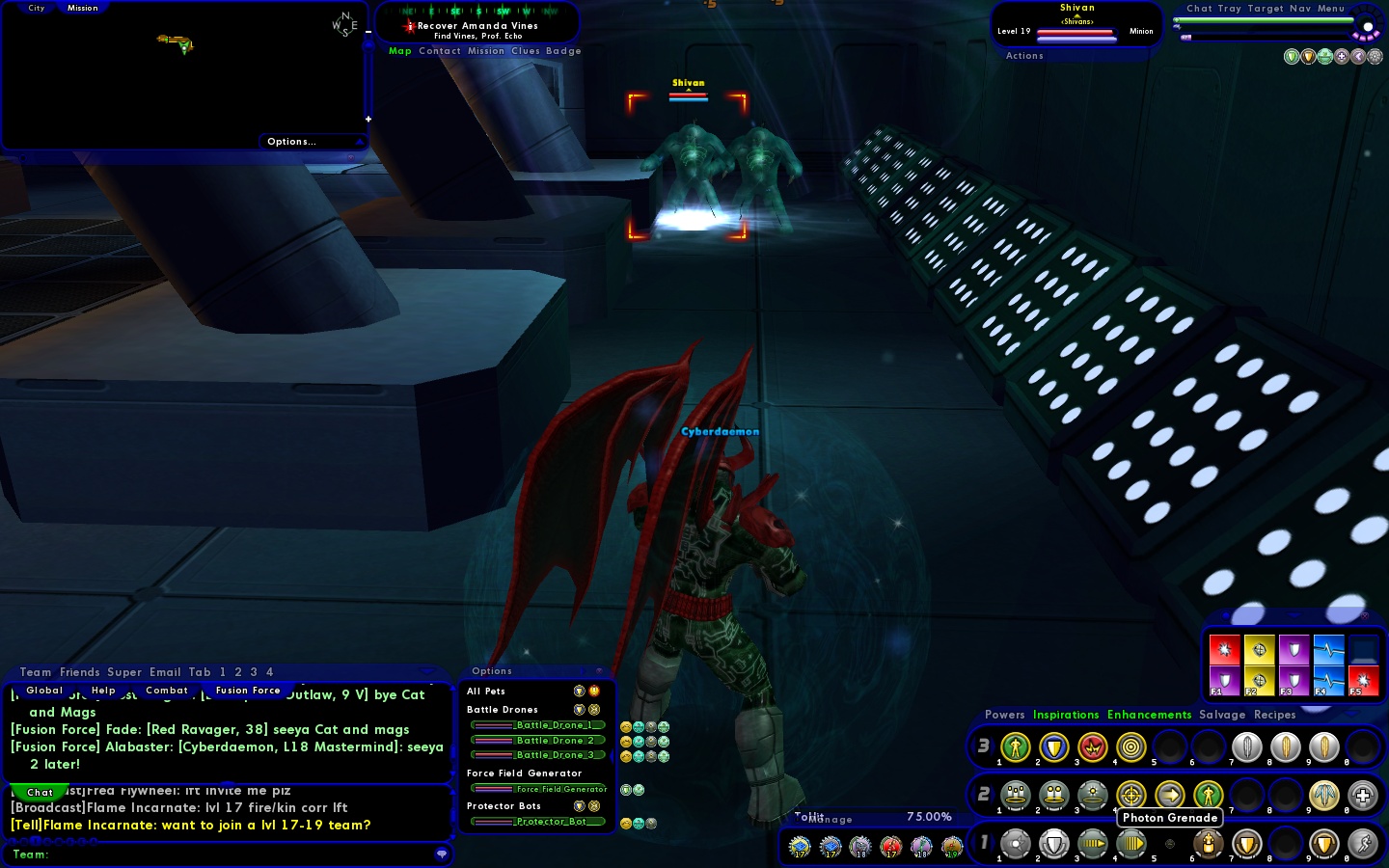Open the Salvage inventory
Screen dimensions: 1389x868
pos(1222,715)
